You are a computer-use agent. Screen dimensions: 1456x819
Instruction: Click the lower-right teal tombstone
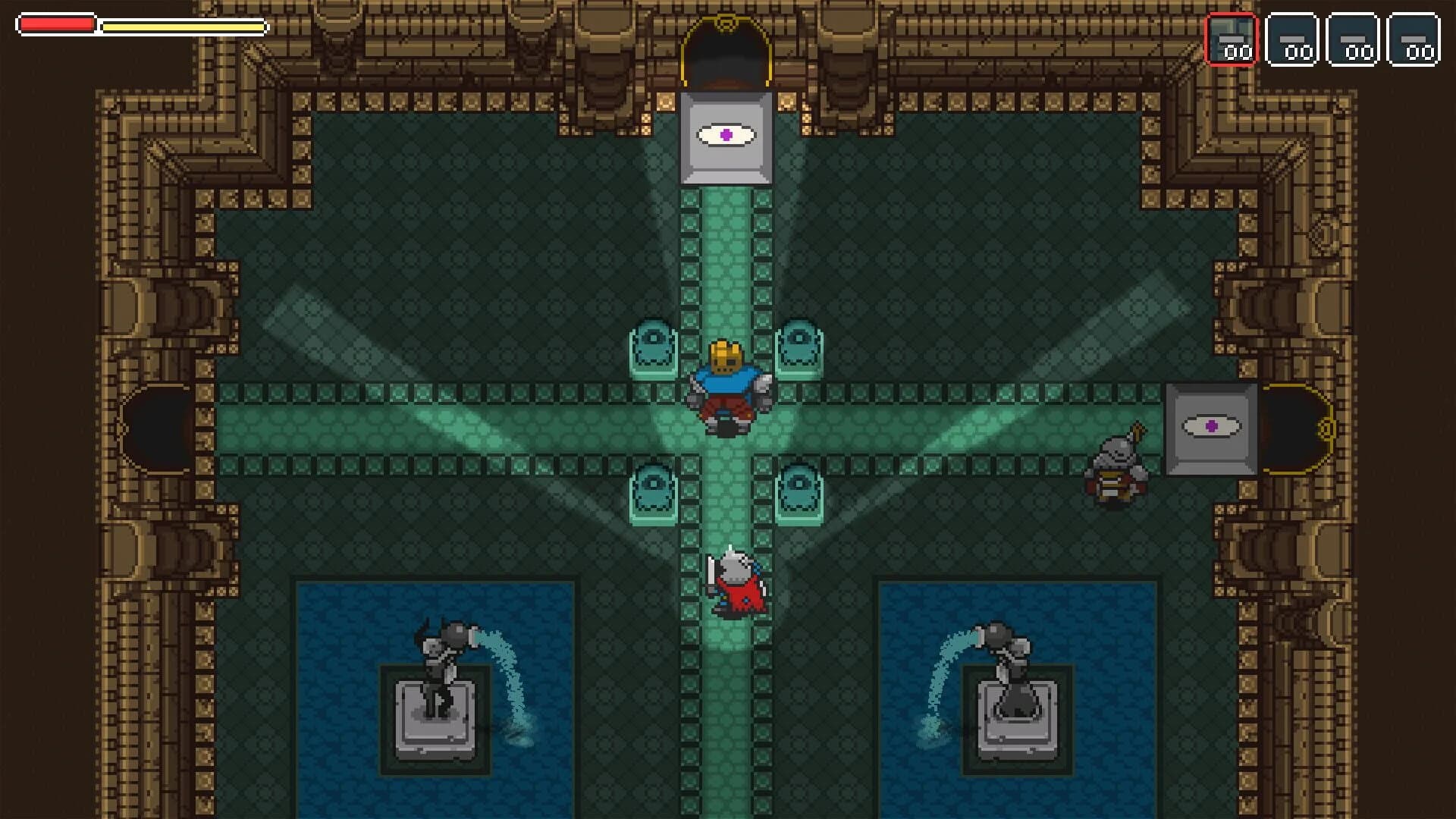pos(800,493)
